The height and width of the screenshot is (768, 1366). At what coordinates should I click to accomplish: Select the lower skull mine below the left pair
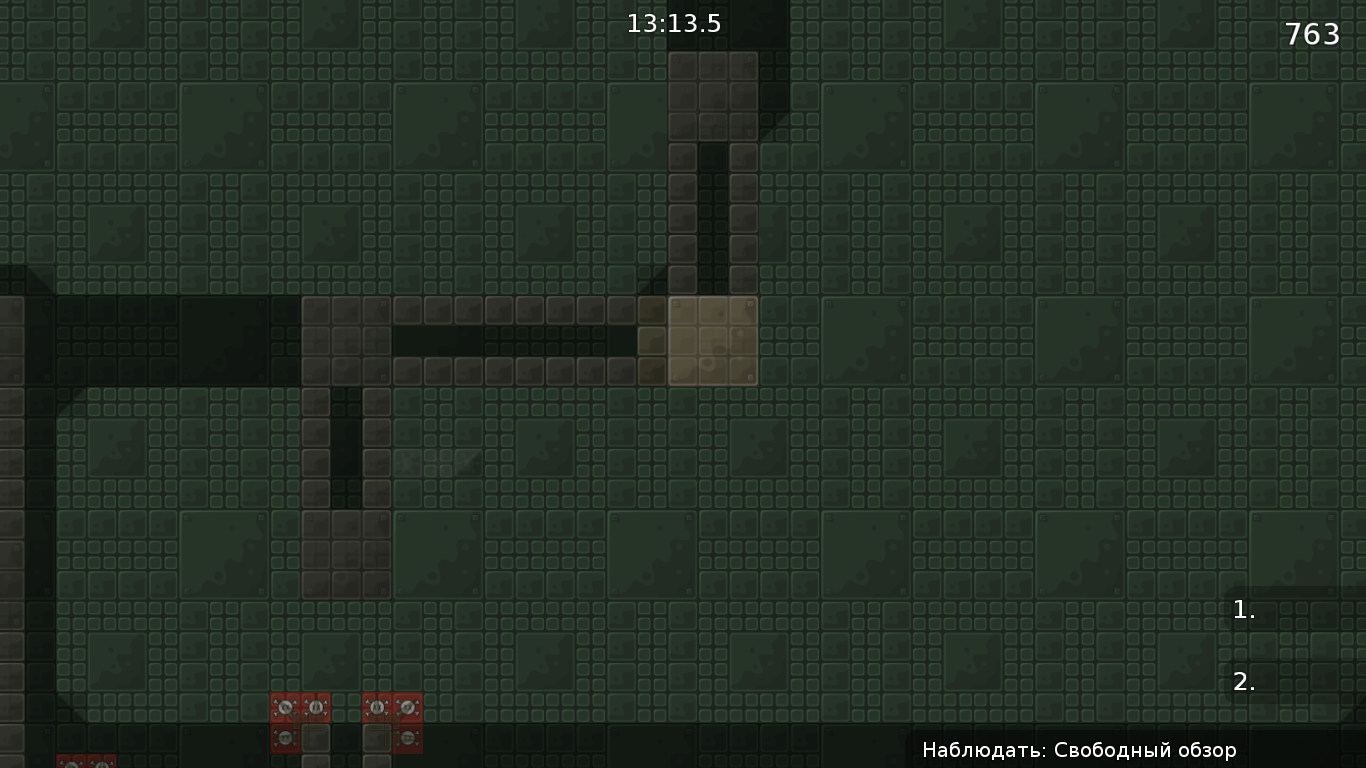[285, 738]
